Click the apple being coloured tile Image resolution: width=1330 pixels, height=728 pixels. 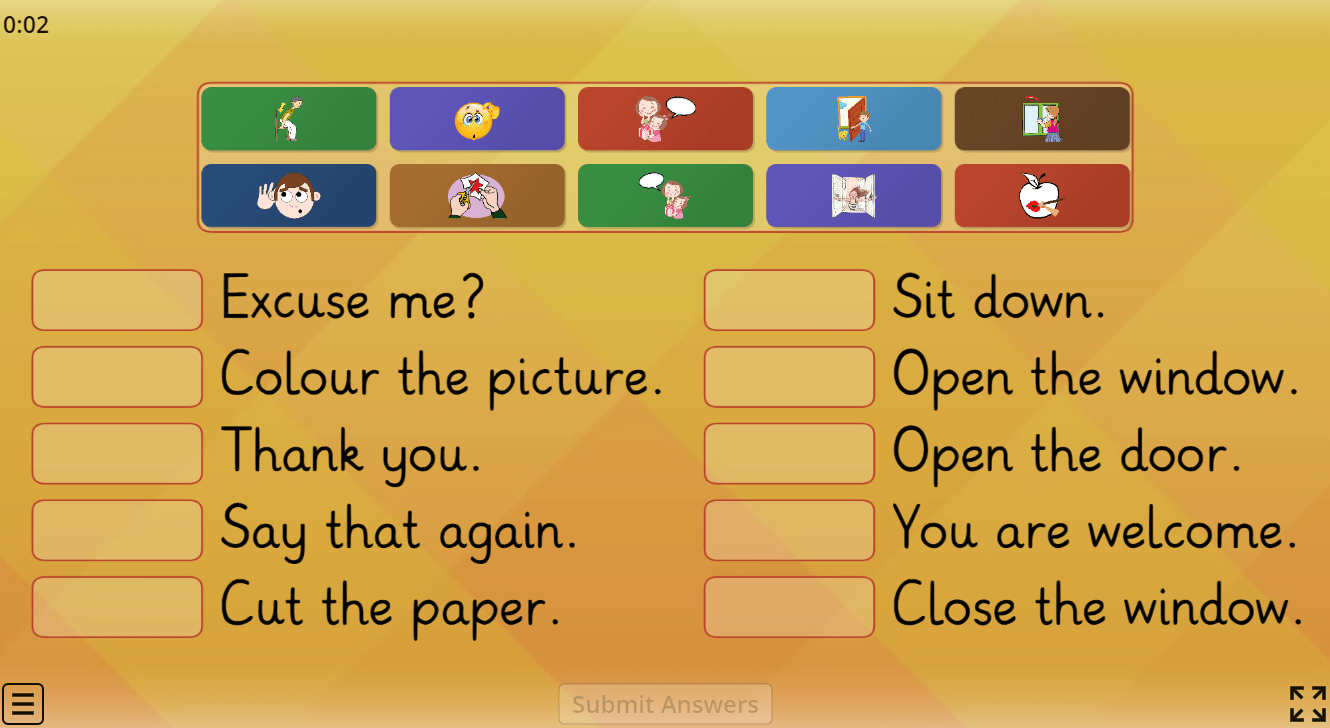click(1042, 196)
